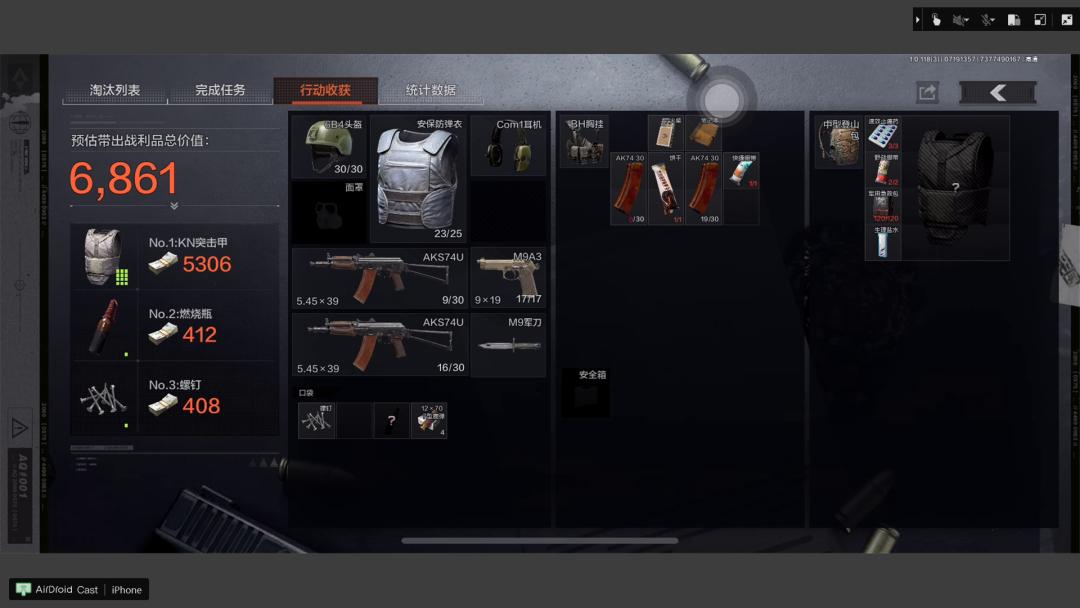Screen dimensions: 1080x608
Task: Expand the loot value arrow below 6,861
Action: pos(174,206)
